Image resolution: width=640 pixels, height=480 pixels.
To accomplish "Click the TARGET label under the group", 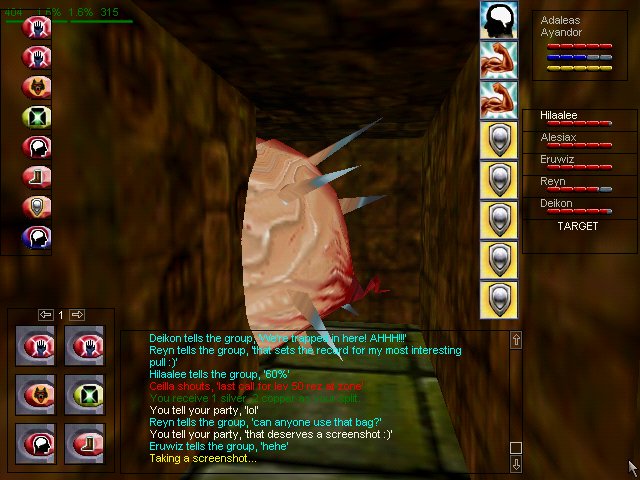I will (577, 226).
